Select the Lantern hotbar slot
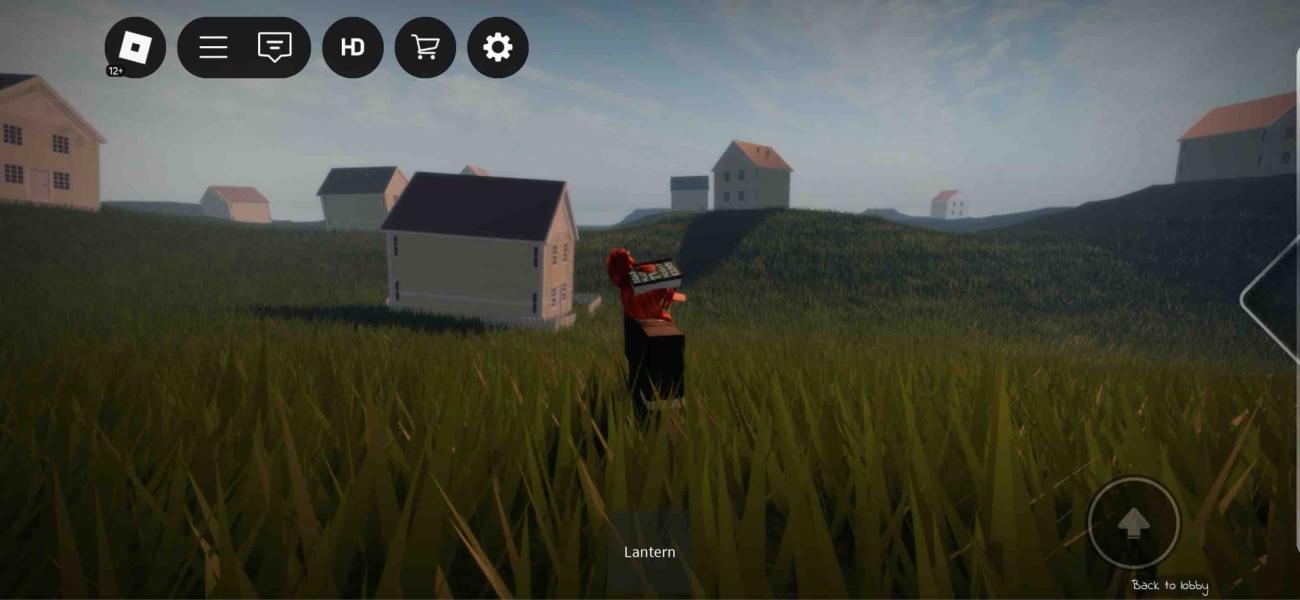 (x=650, y=551)
